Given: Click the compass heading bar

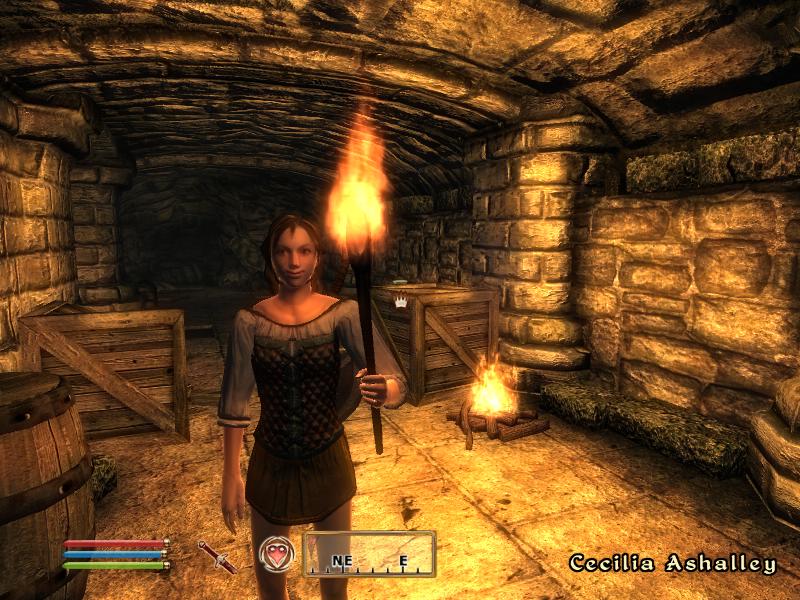Looking at the screenshot, I should click(369, 555).
